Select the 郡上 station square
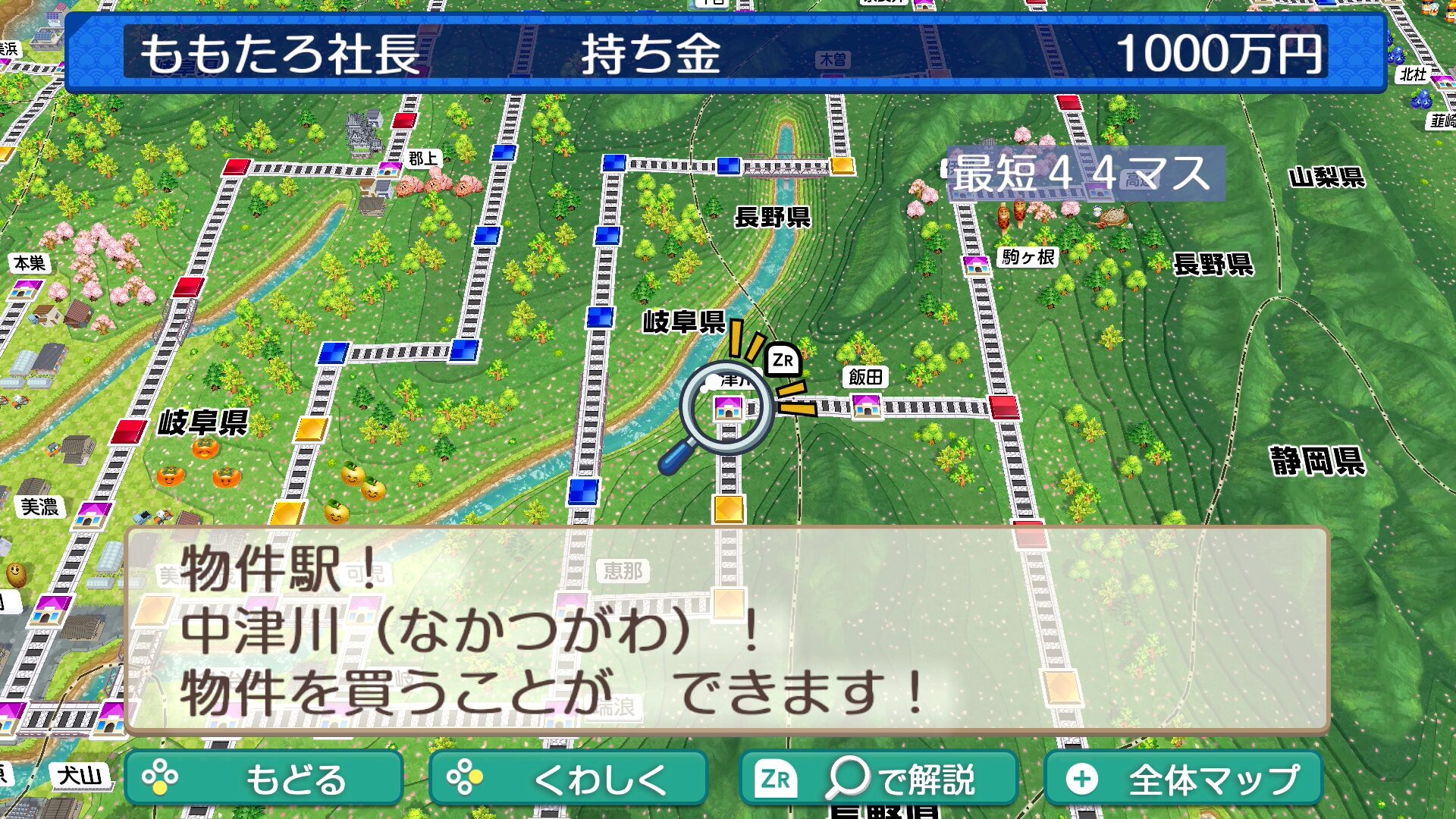 pyautogui.click(x=390, y=168)
